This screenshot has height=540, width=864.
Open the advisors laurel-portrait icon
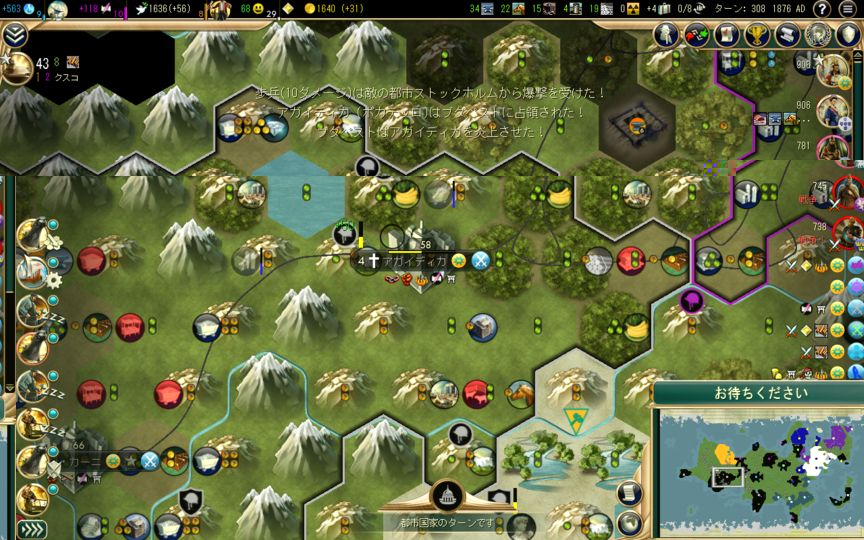(817, 34)
